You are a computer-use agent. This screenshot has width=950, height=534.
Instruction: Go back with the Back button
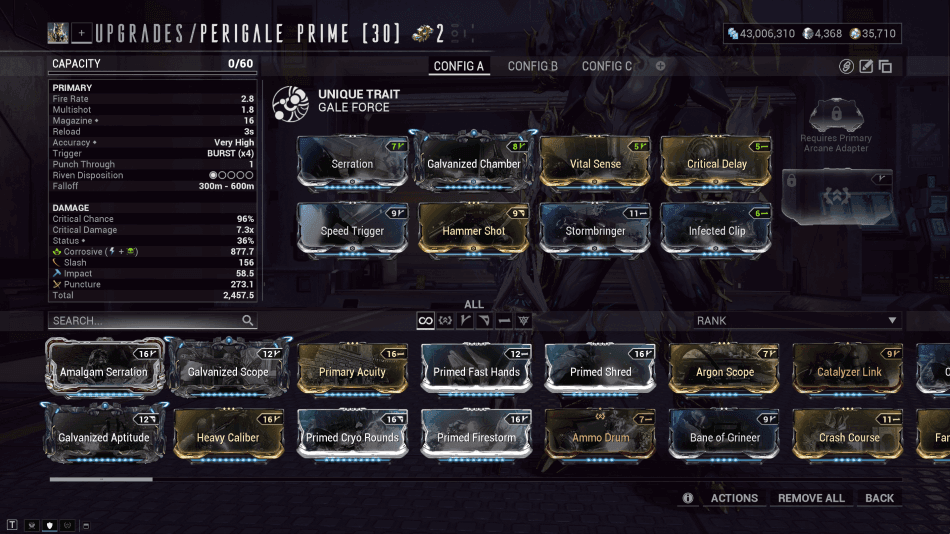click(880, 498)
